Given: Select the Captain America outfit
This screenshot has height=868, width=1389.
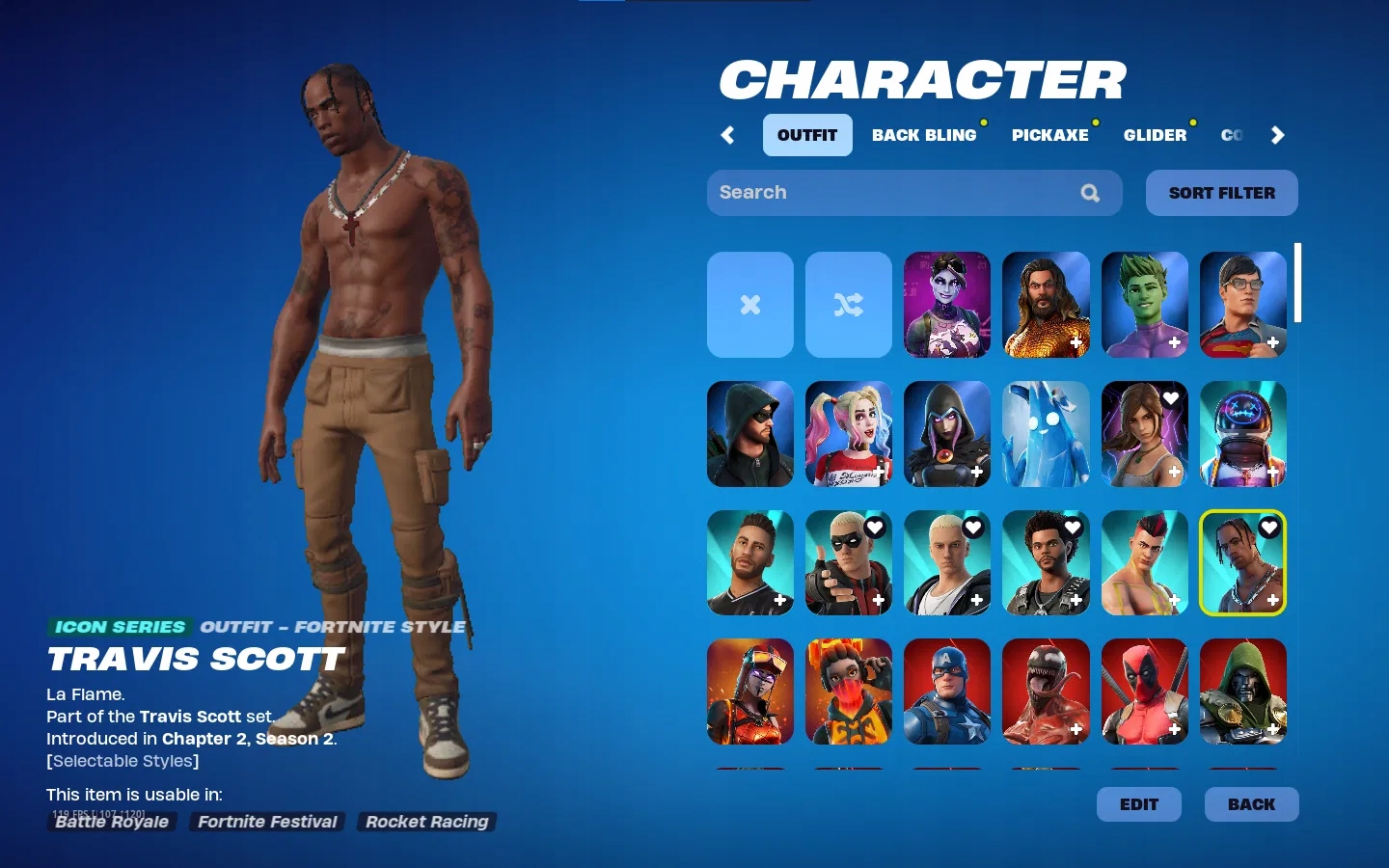Looking at the screenshot, I should click(x=946, y=691).
